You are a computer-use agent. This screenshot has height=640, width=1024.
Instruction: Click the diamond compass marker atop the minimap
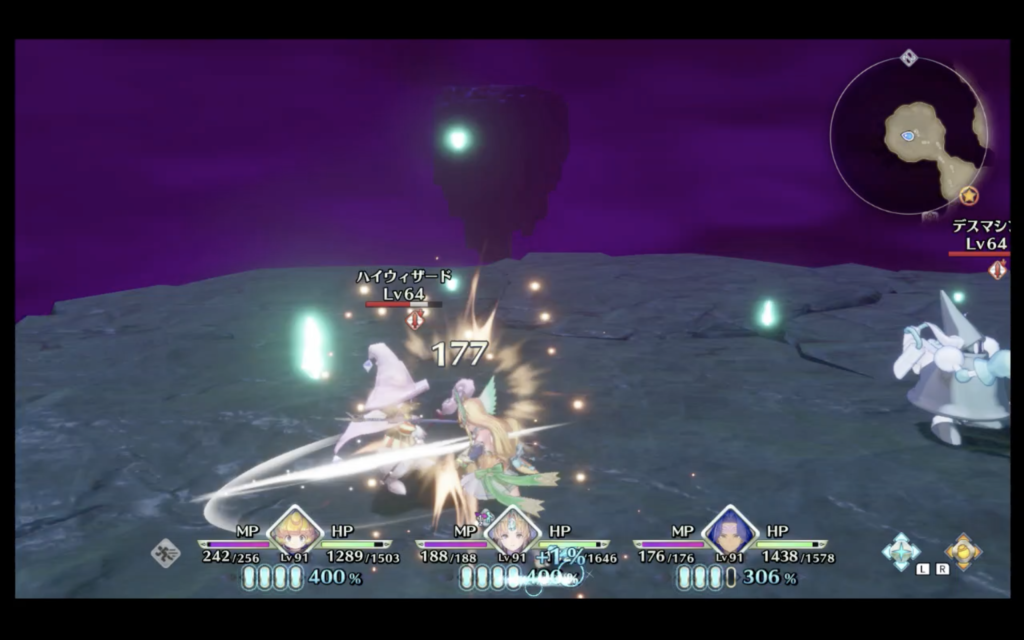tap(908, 58)
